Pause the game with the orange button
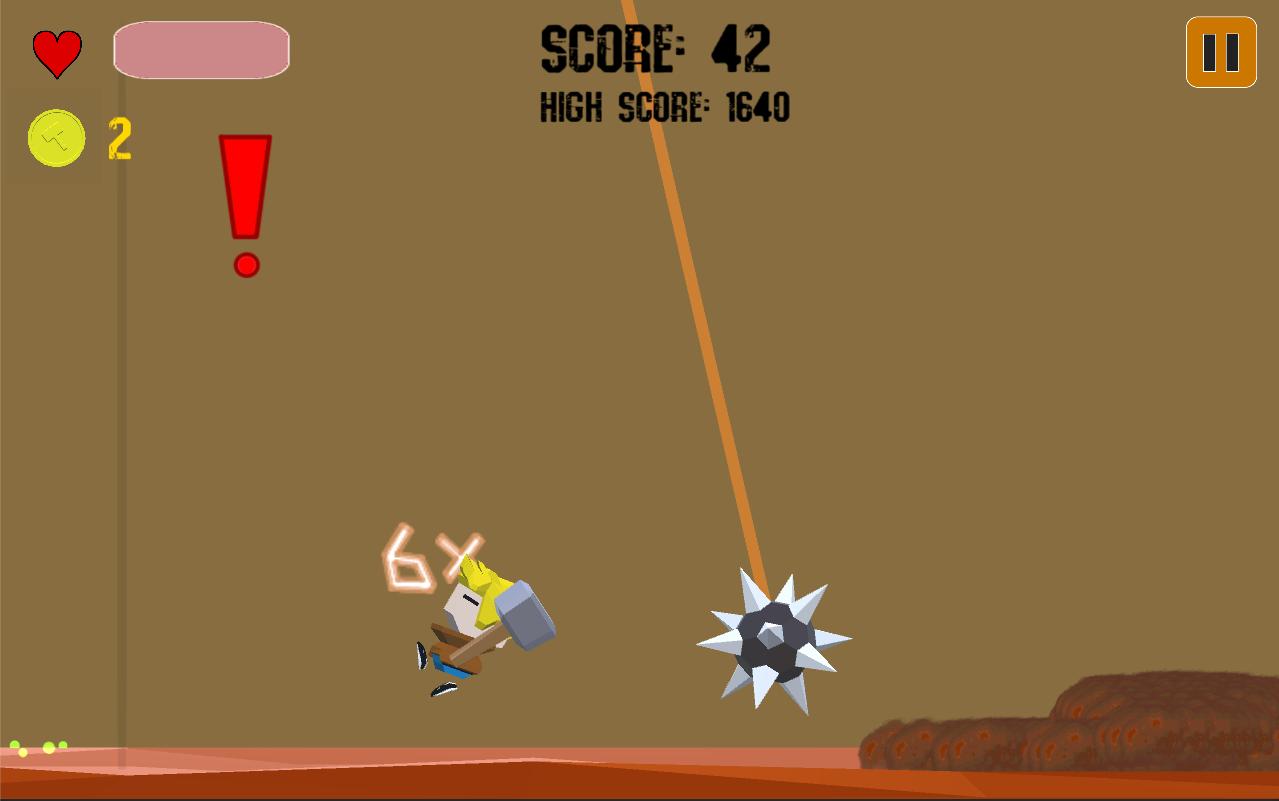 (x=1220, y=52)
